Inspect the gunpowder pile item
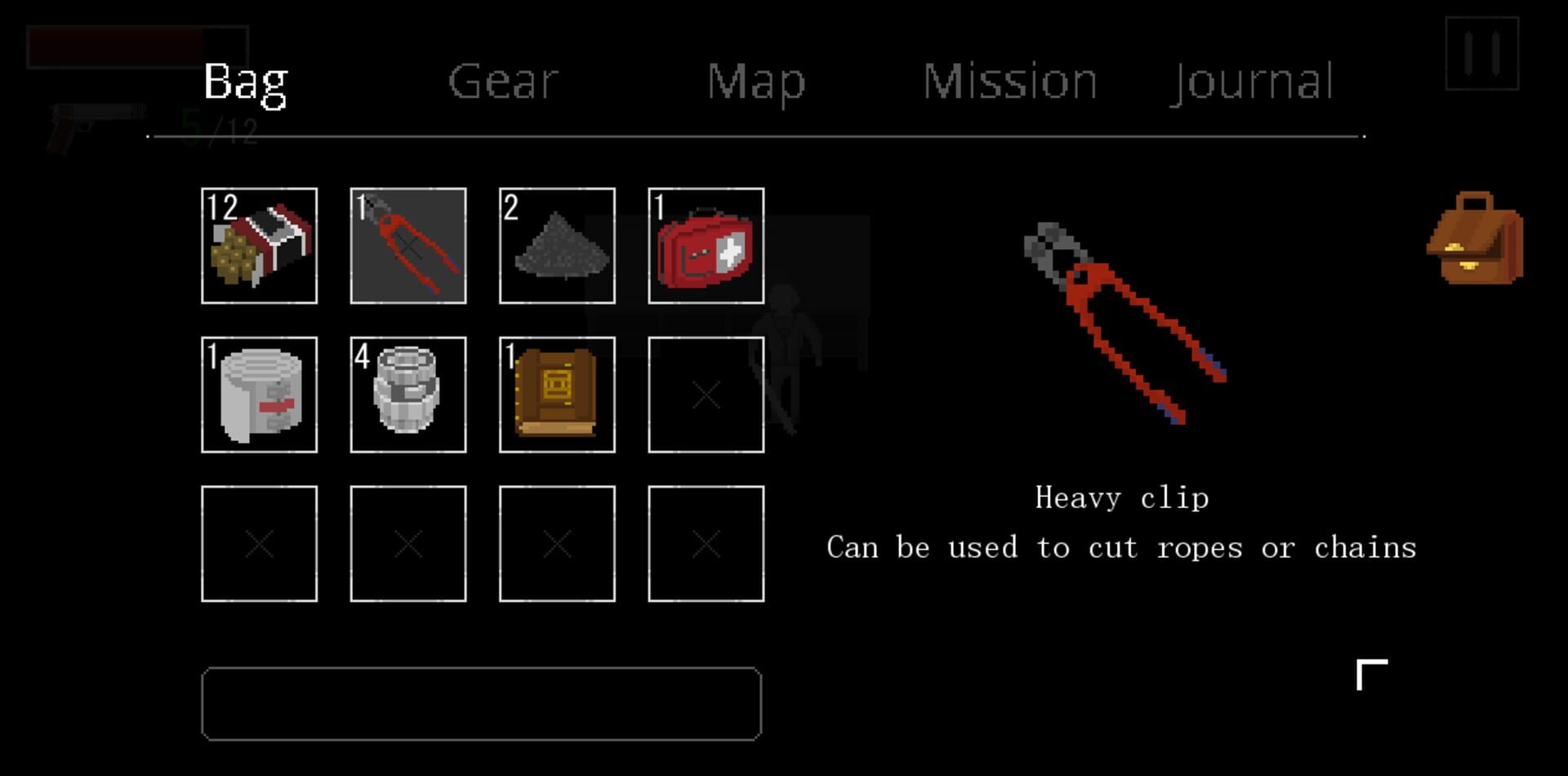 [x=557, y=245]
